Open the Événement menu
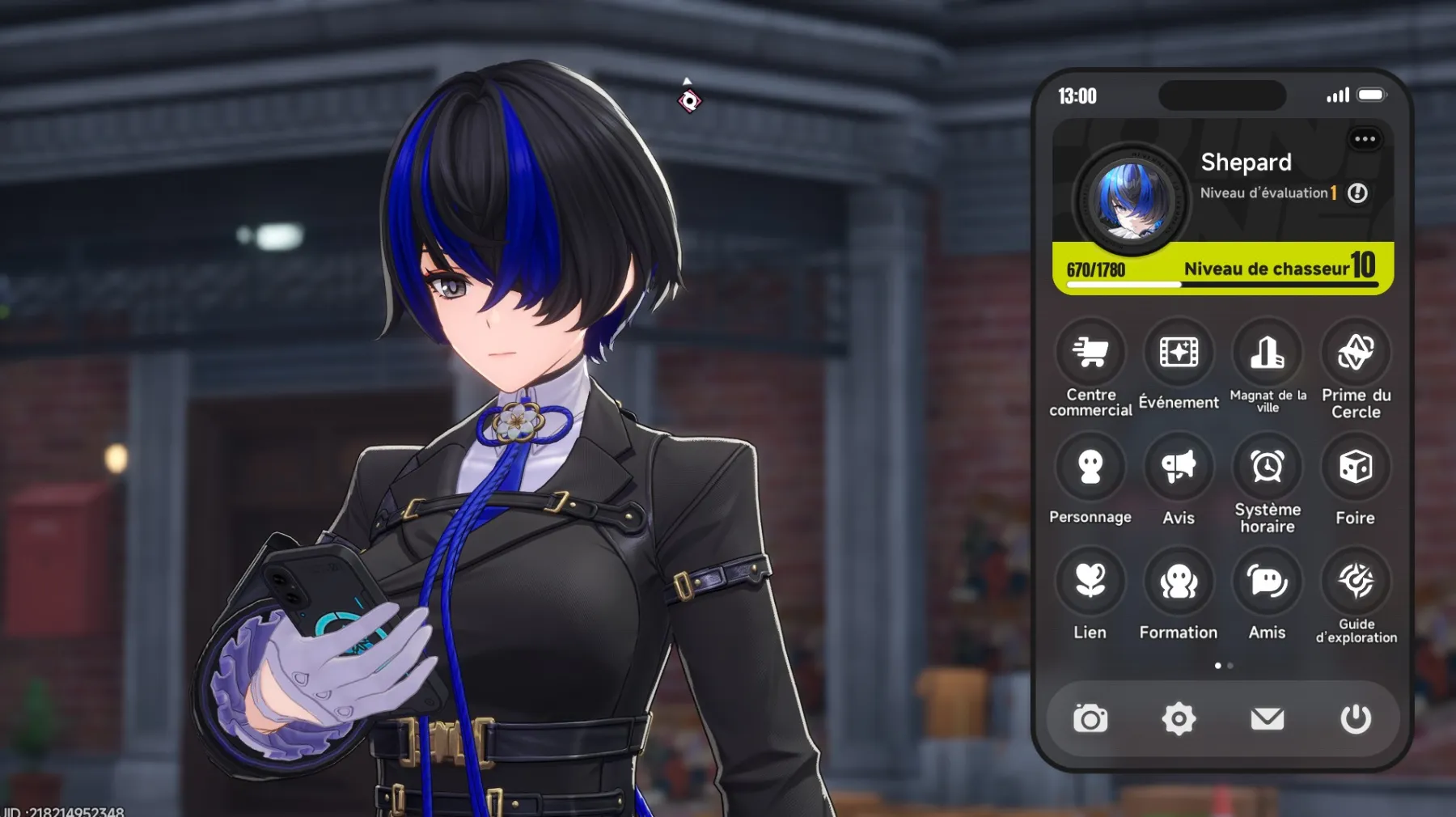Screen dimensions: 1456x817 [1179, 353]
